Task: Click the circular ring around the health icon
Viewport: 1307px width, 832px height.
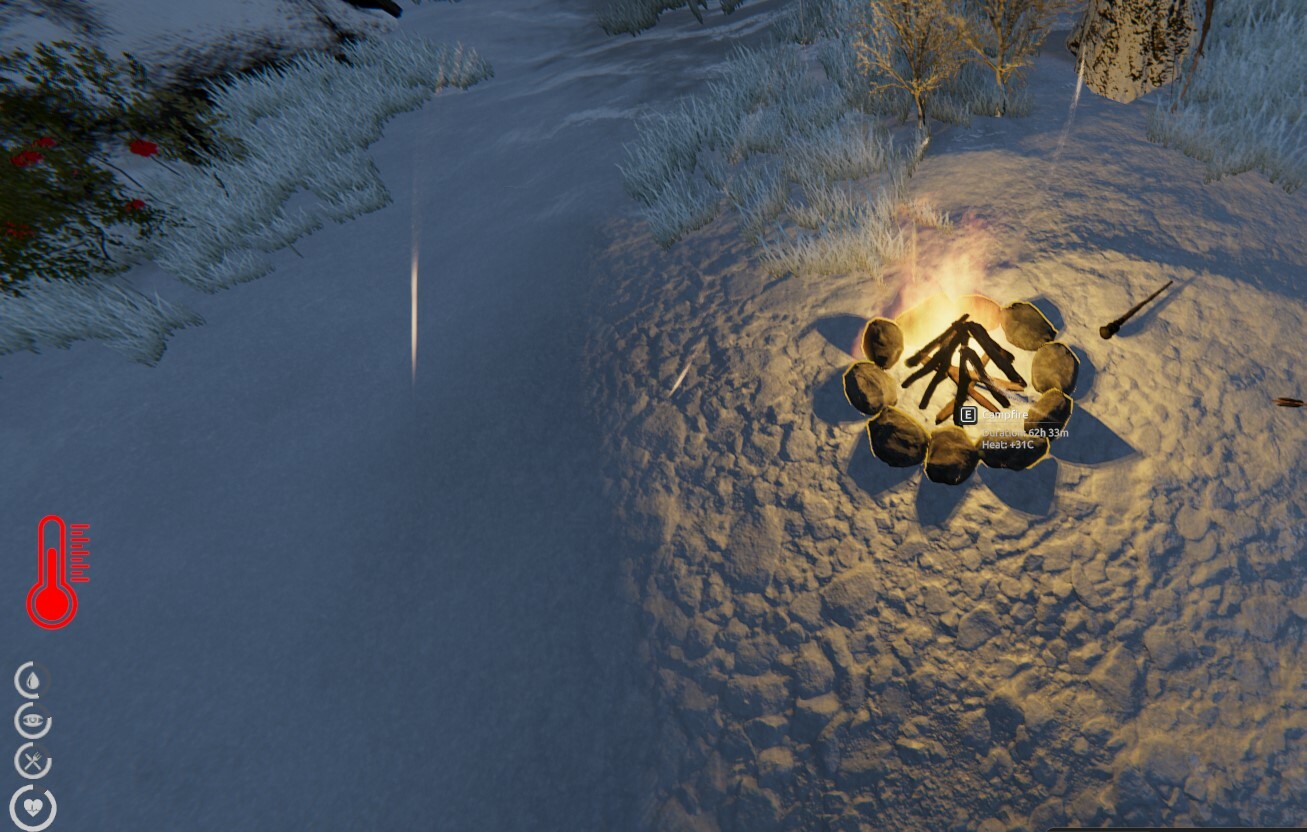Action: 16,806
